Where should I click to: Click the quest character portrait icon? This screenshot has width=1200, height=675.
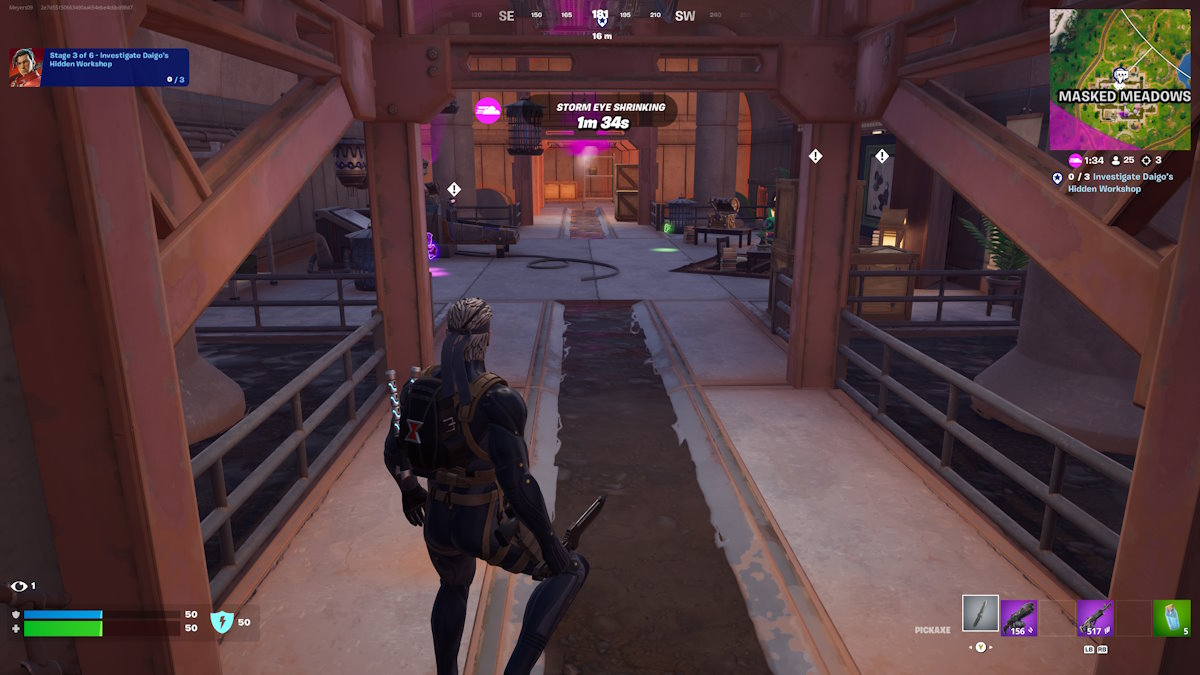(26, 67)
